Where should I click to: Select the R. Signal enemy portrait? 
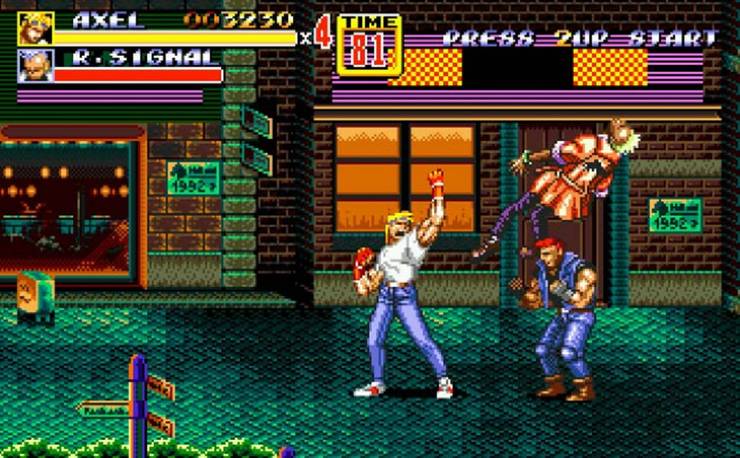35,66
